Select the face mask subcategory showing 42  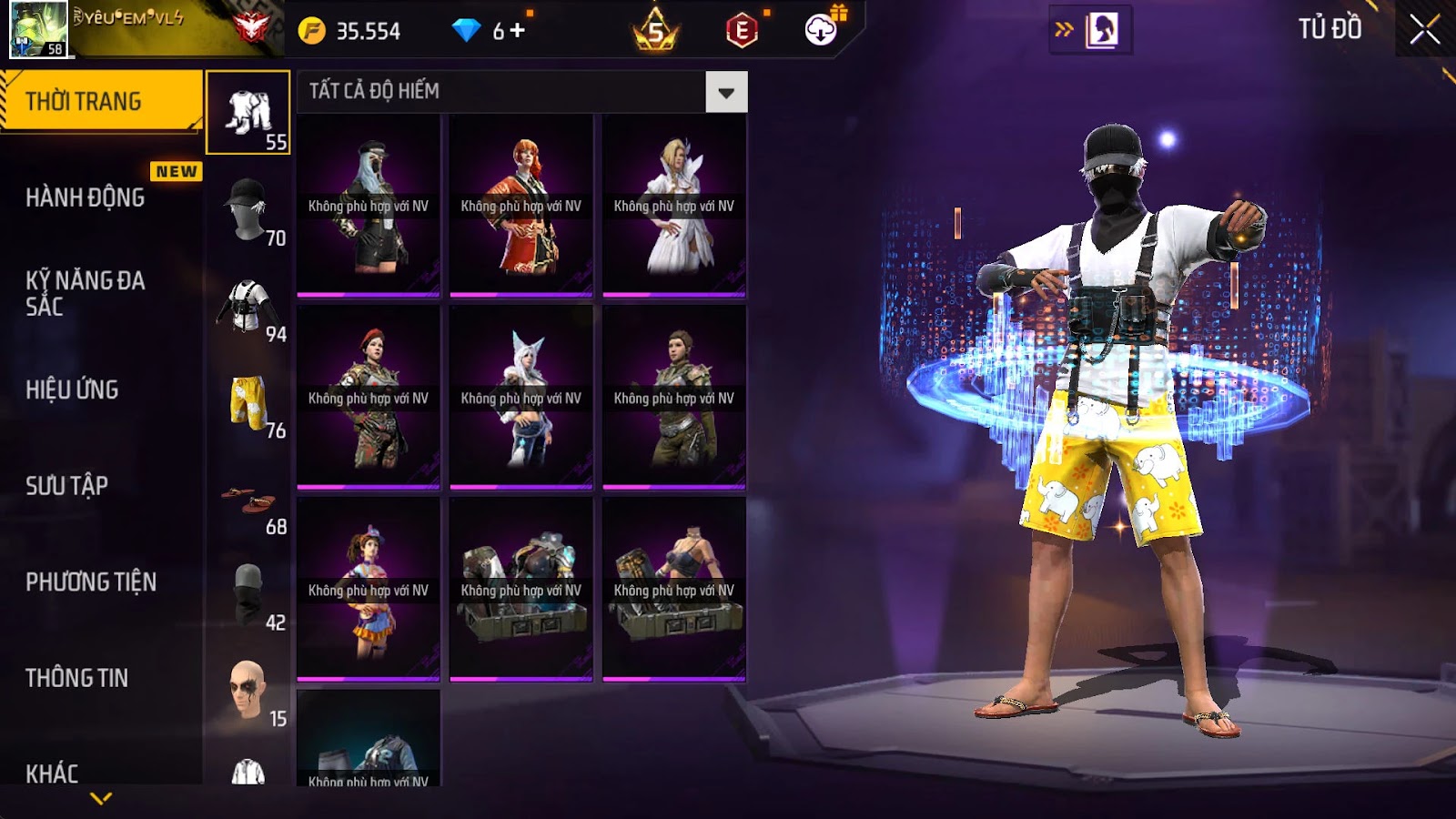click(248, 595)
